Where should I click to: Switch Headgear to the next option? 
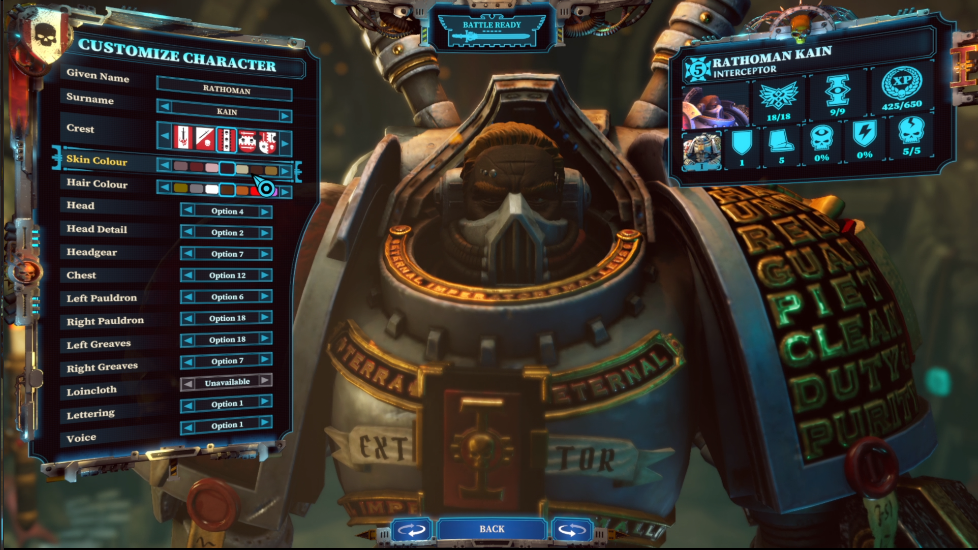(x=266, y=254)
